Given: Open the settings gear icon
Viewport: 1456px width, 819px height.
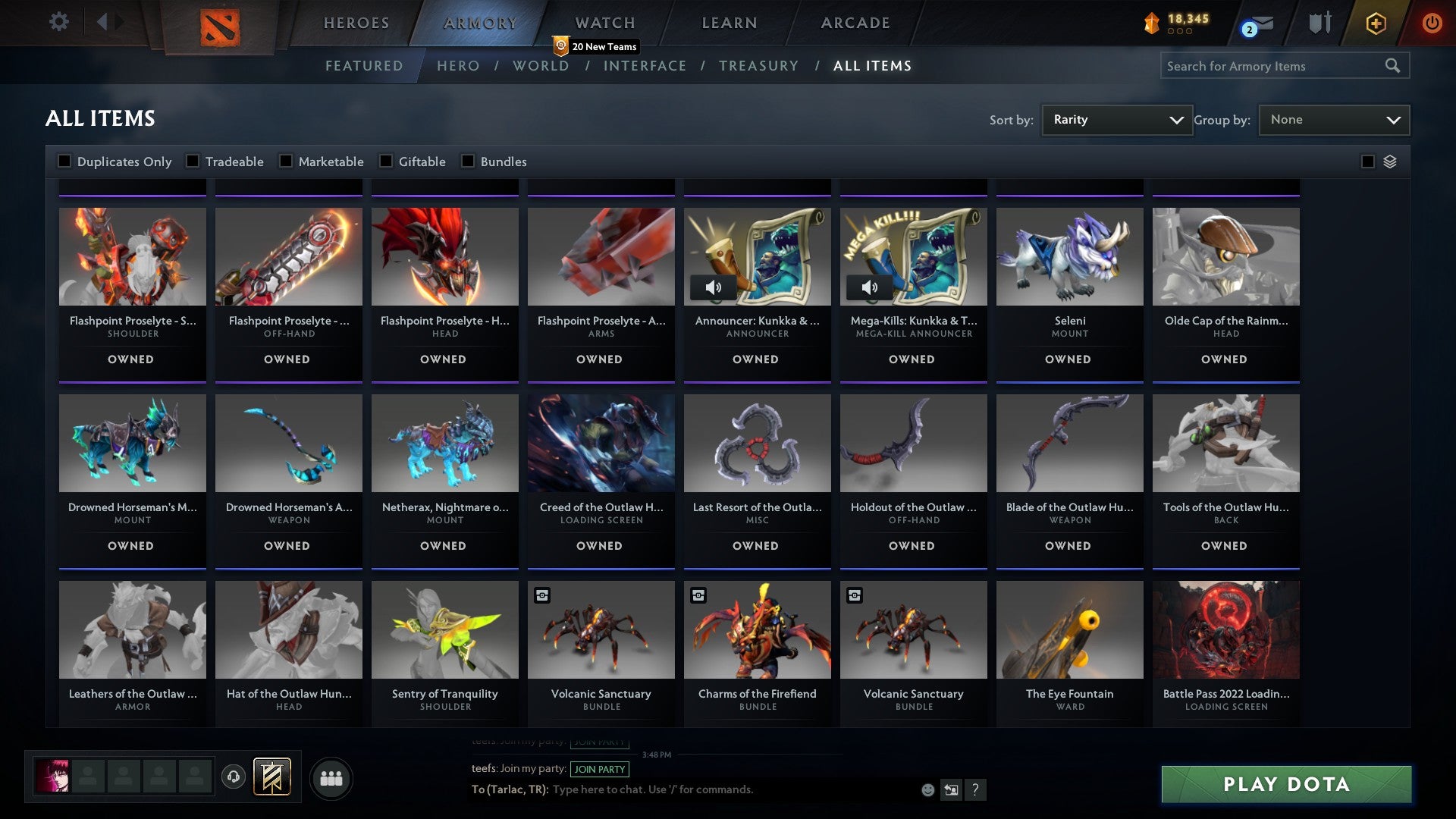Looking at the screenshot, I should coord(58,23).
